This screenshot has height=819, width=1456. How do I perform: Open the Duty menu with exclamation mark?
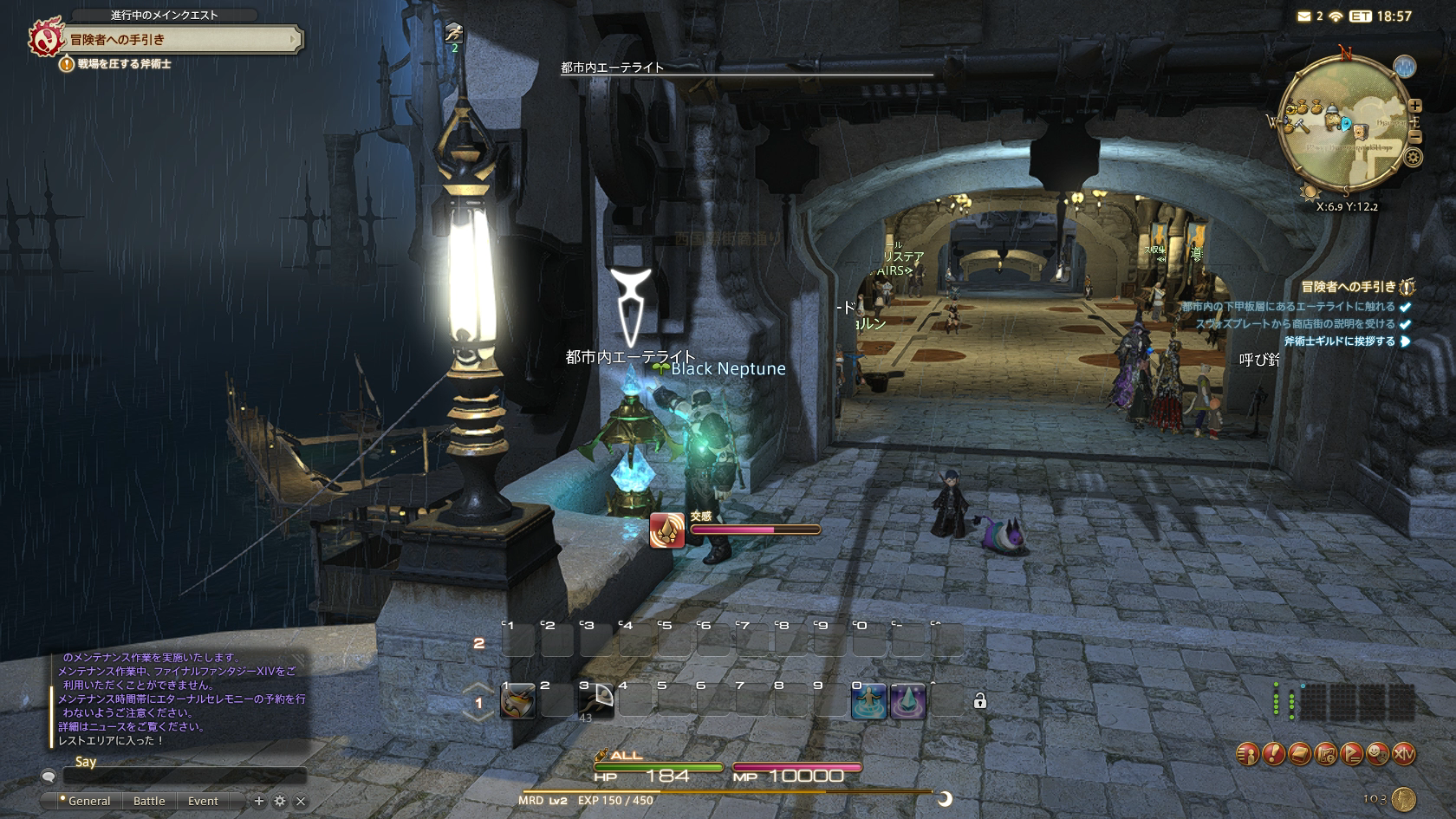pos(1273,755)
